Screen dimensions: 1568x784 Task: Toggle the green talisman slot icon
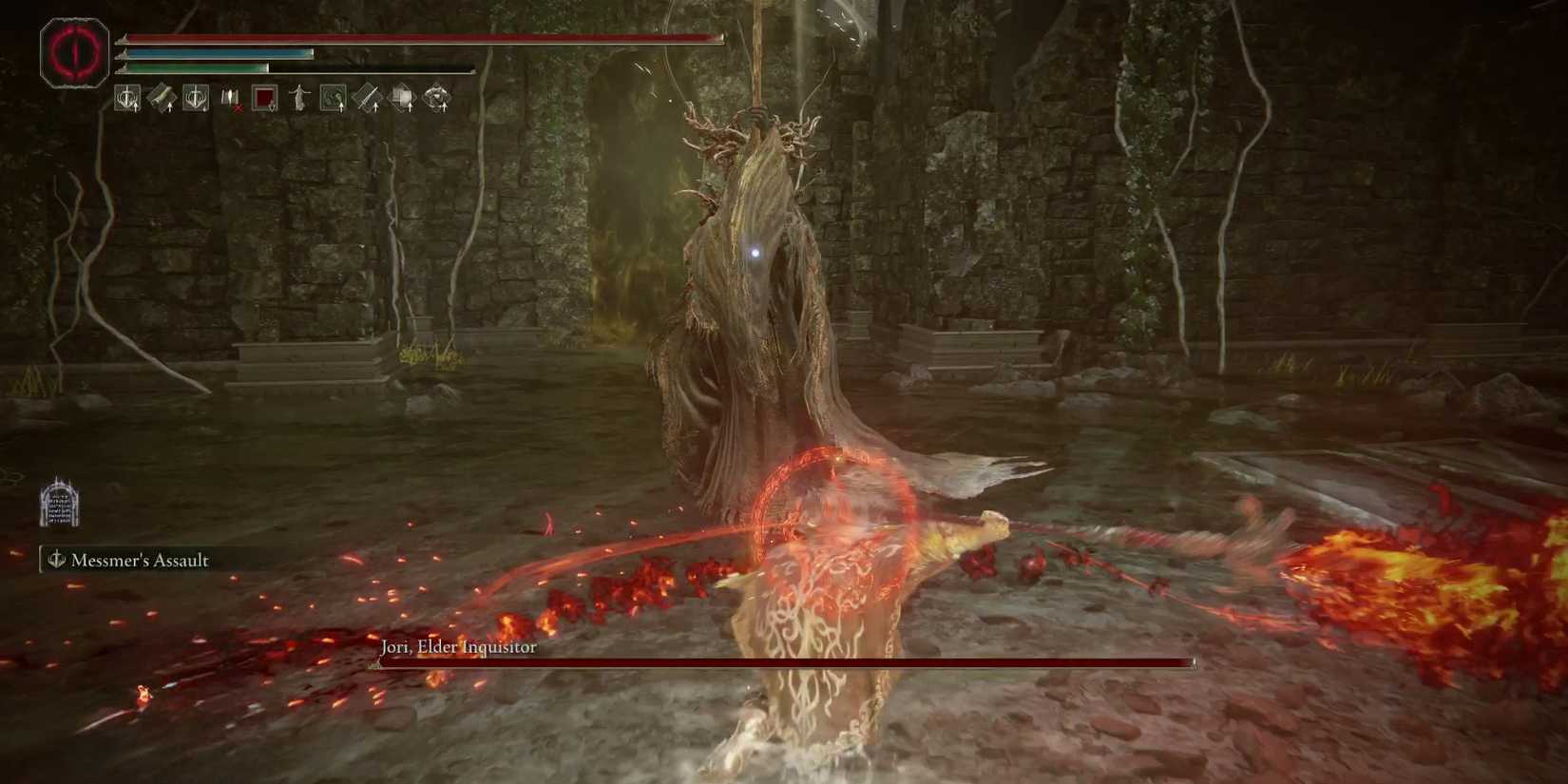pyautogui.click(x=335, y=98)
